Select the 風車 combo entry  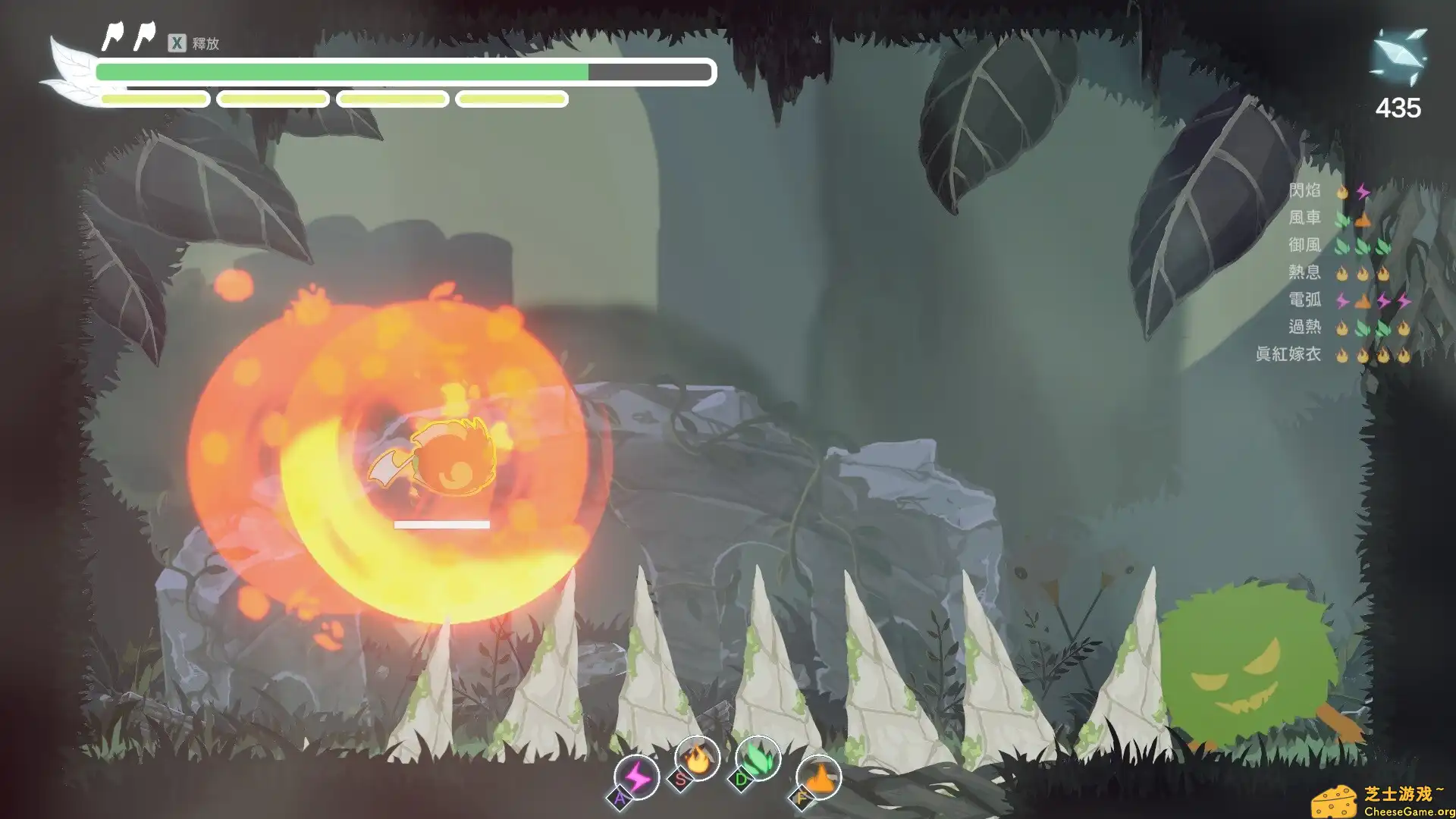pyautogui.click(x=1304, y=218)
